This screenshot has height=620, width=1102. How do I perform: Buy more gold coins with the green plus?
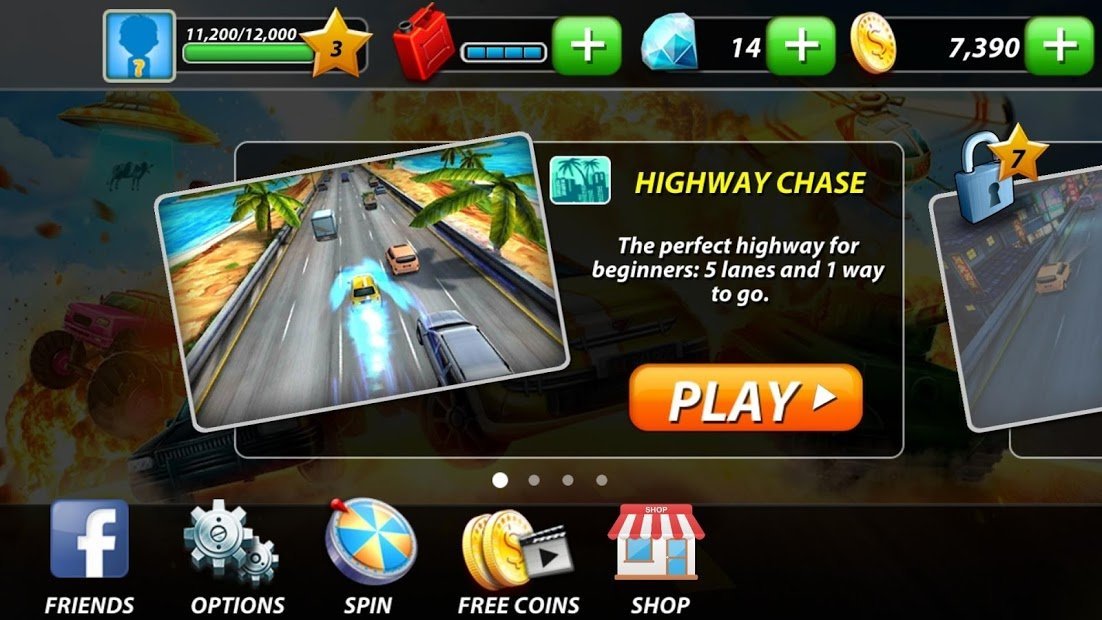pyautogui.click(x=1060, y=47)
